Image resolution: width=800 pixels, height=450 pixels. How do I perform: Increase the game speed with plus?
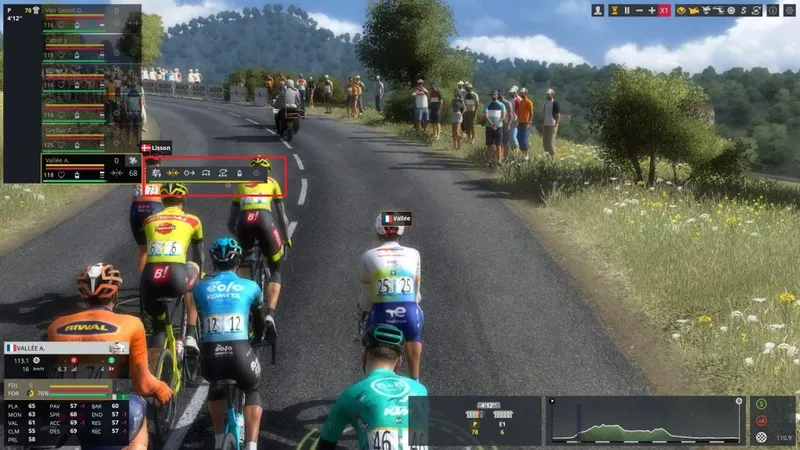pos(652,10)
